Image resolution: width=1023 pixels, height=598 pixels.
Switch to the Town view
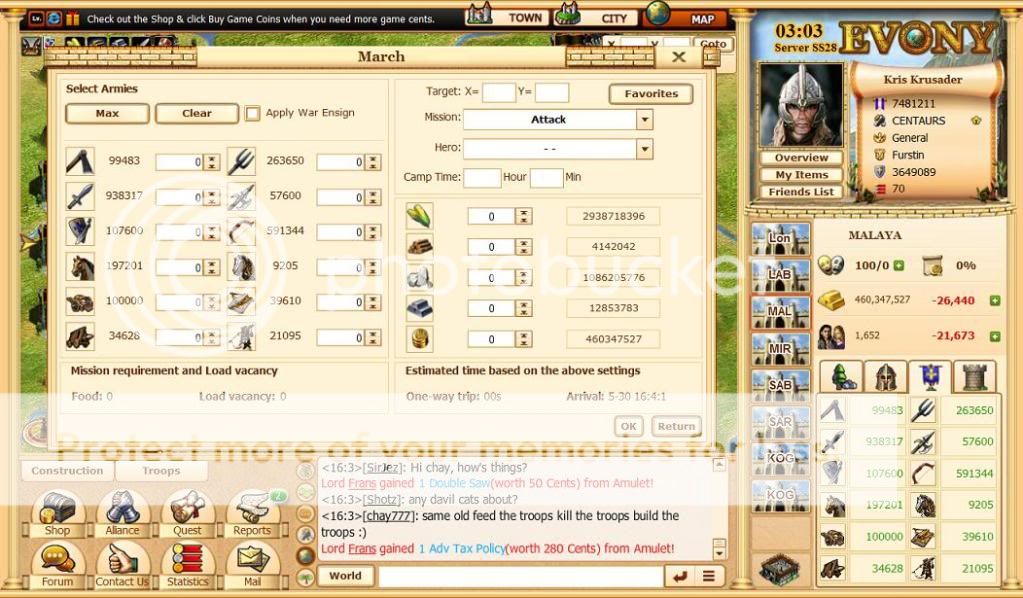click(510, 17)
